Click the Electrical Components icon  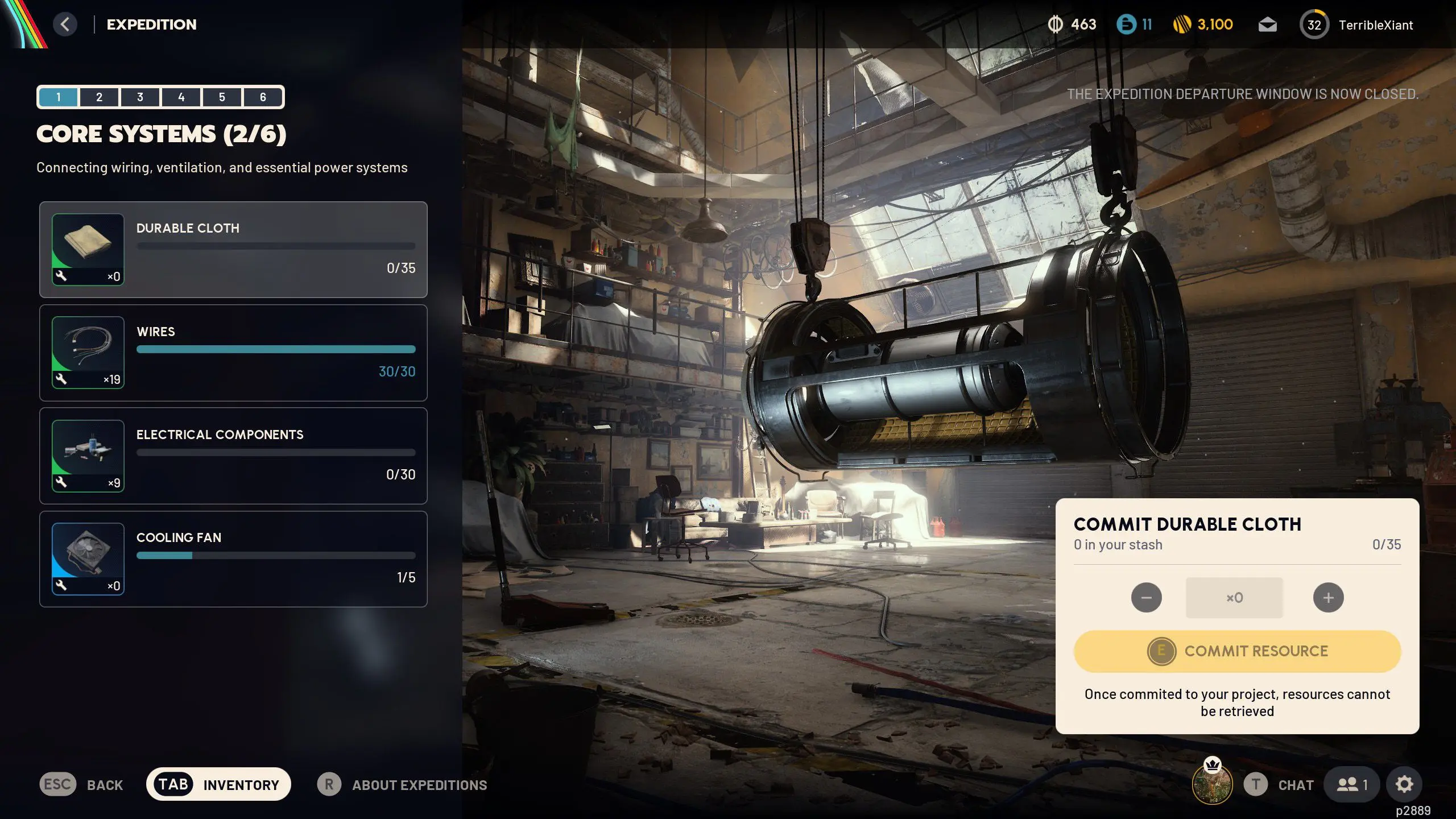pos(87,455)
